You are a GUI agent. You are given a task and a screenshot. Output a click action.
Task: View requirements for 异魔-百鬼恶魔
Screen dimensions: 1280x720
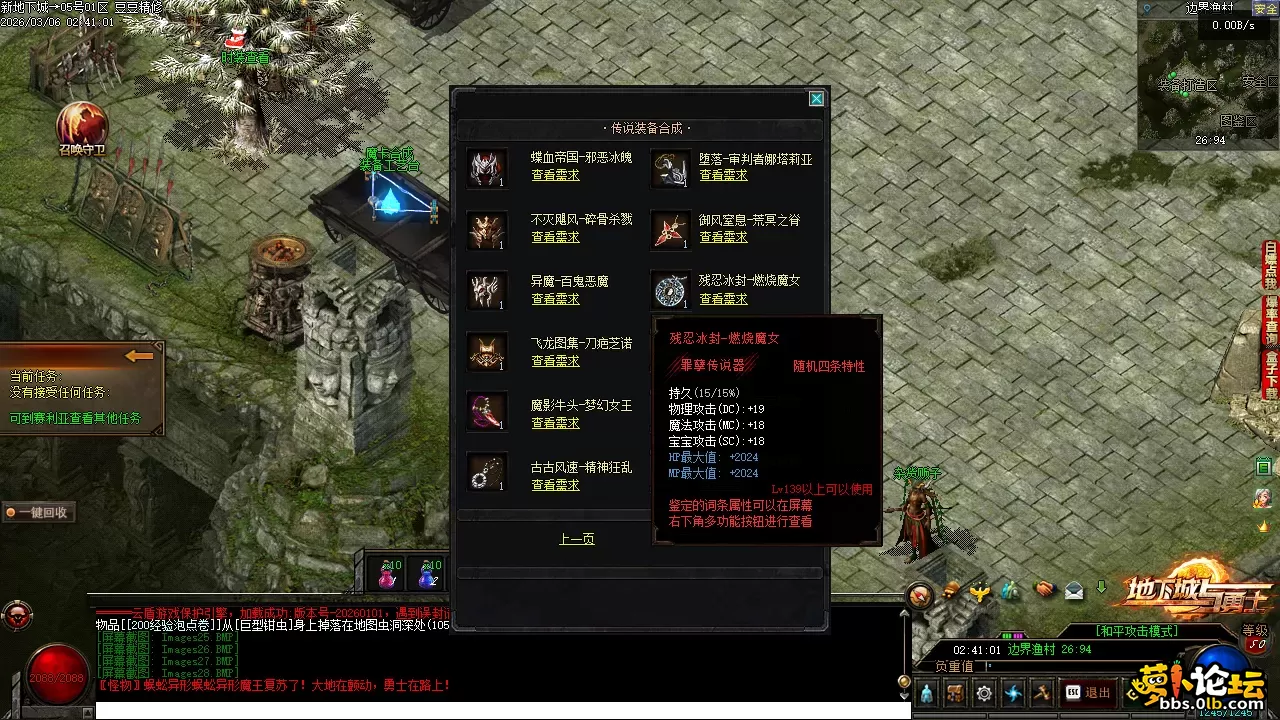(555, 299)
